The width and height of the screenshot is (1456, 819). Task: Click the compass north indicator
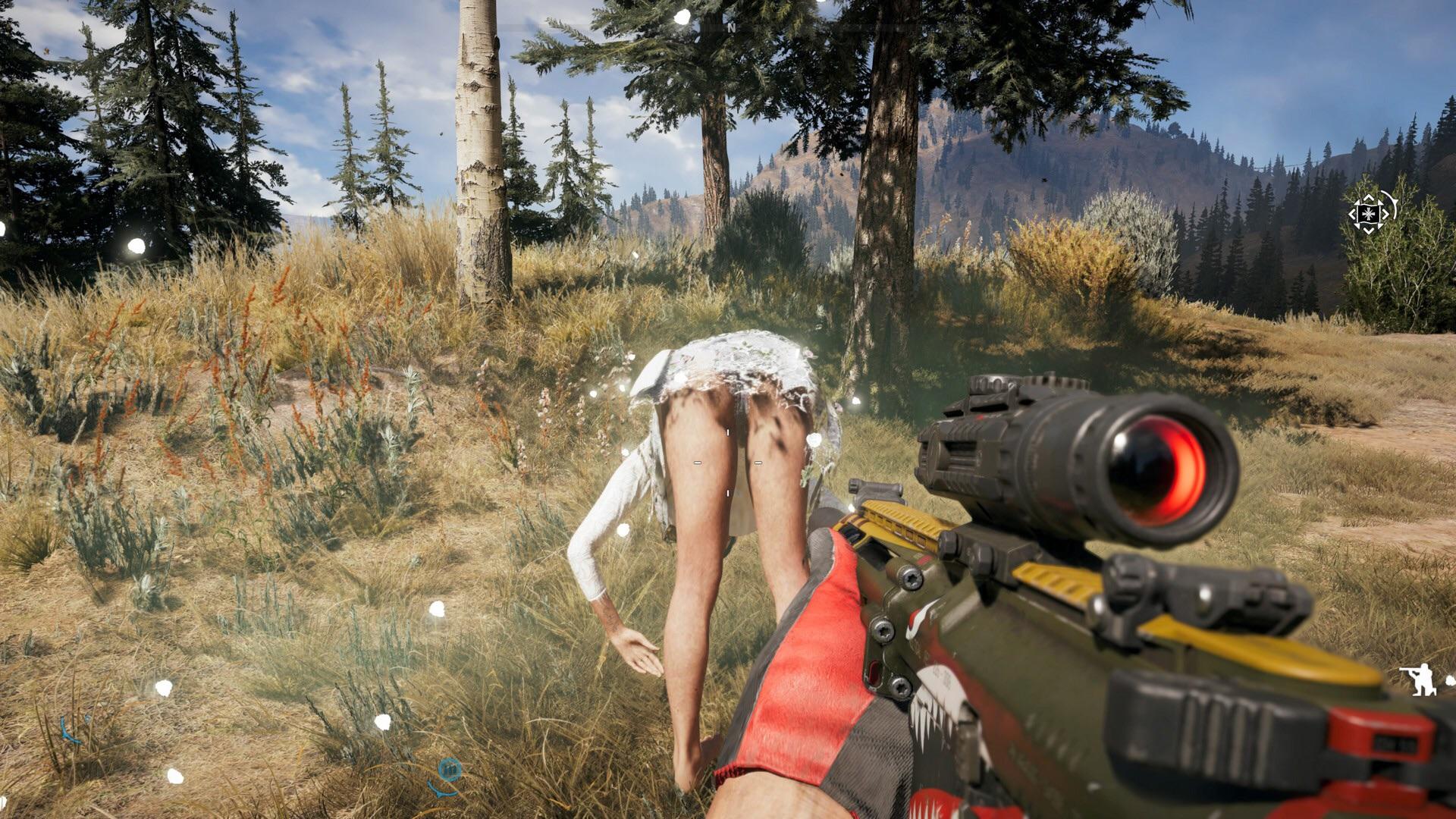click(x=732, y=27)
